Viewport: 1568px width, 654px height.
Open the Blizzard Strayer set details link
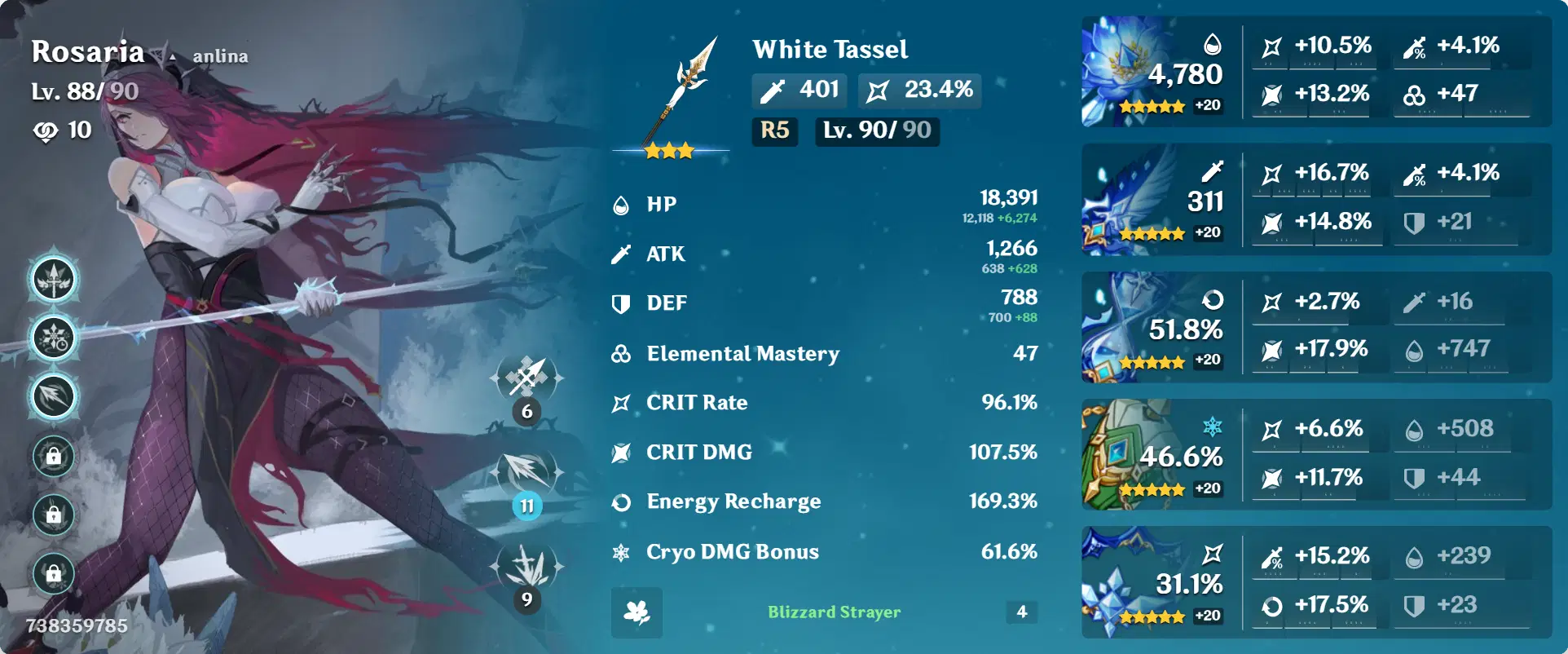tap(835, 612)
